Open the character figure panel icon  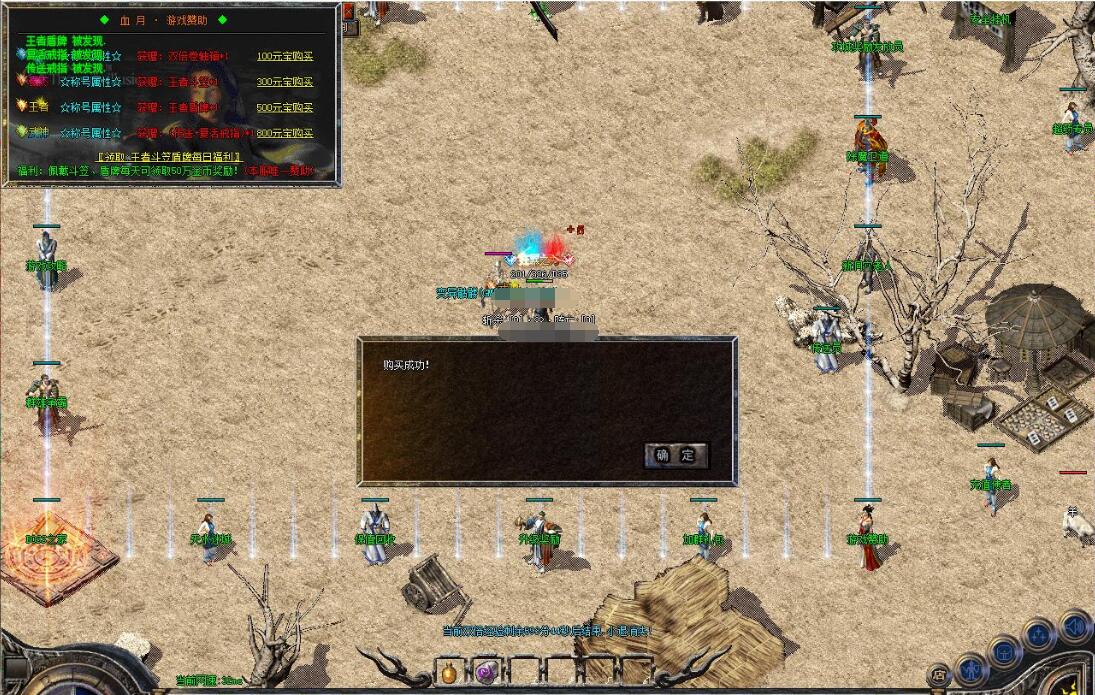pos(971,667)
